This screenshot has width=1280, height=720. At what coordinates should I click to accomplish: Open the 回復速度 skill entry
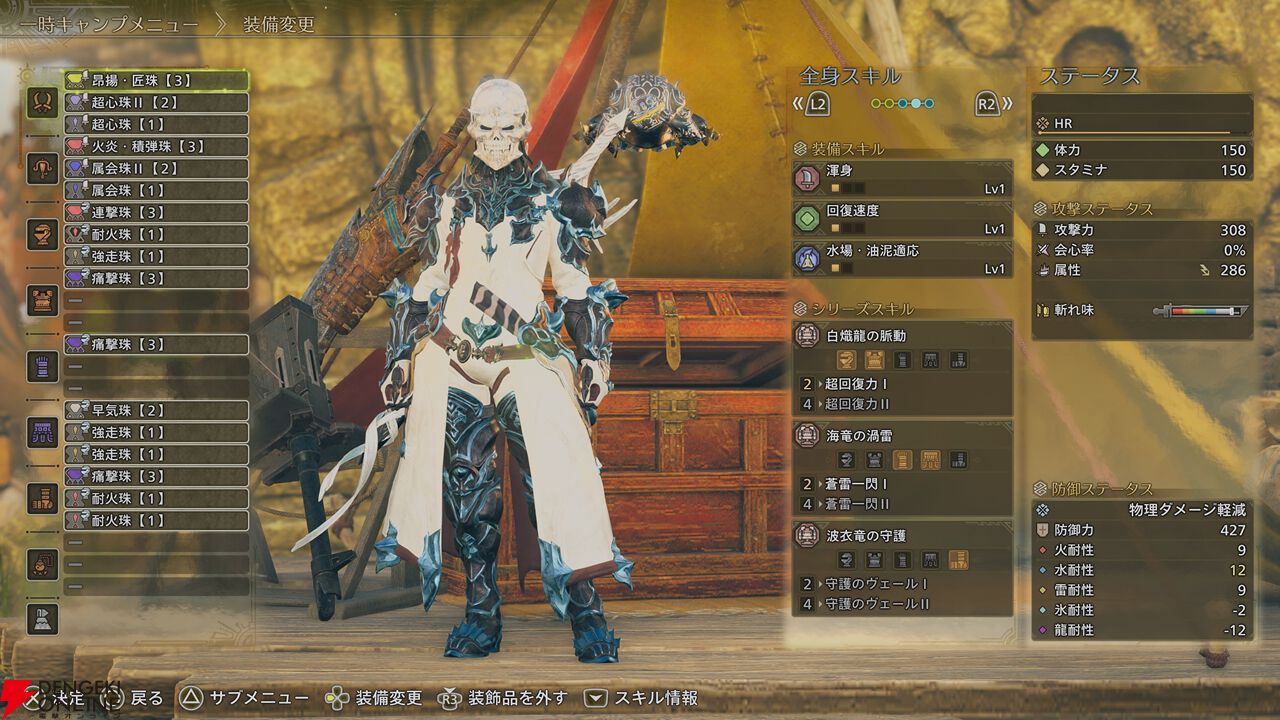coord(902,219)
